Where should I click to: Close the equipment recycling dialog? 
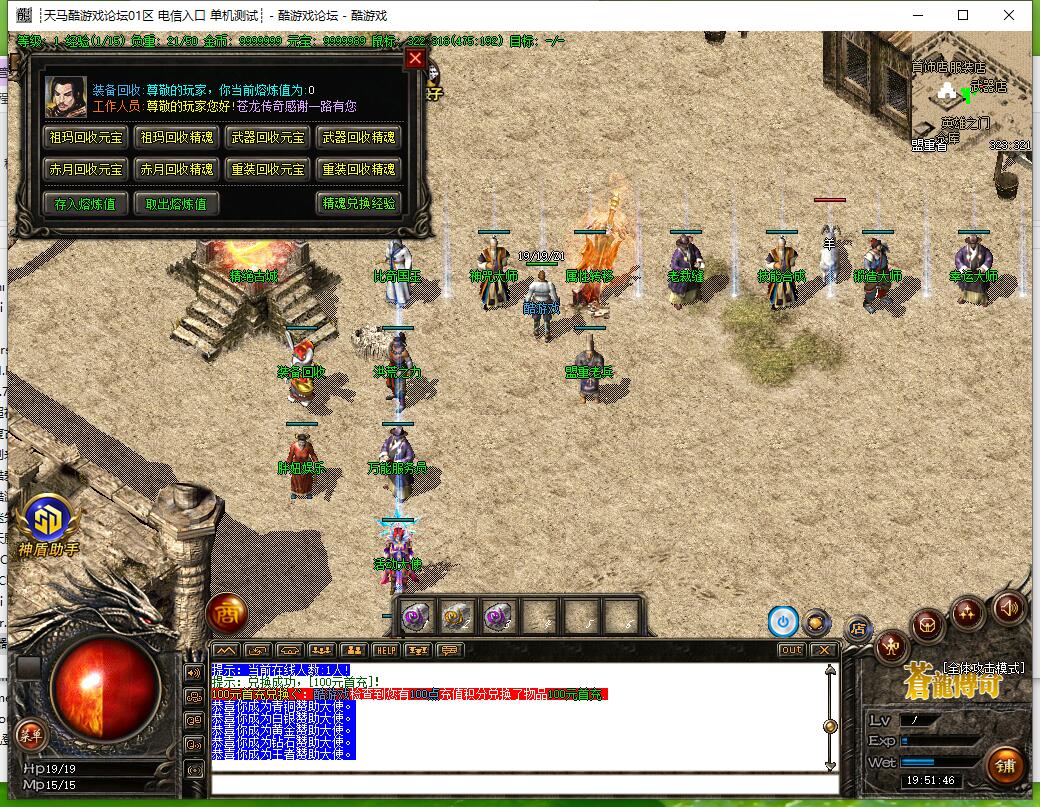tap(416, 59)
